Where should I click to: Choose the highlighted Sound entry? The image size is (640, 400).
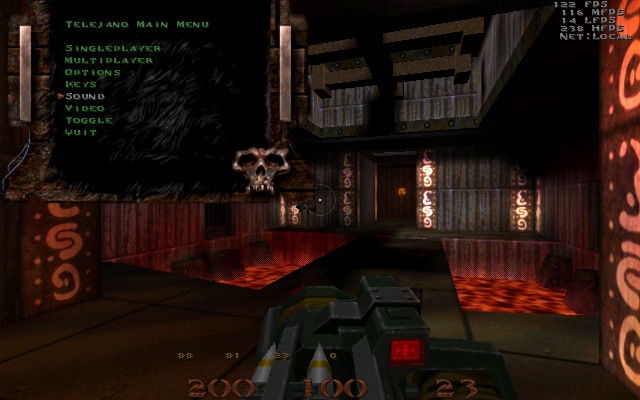85,96
